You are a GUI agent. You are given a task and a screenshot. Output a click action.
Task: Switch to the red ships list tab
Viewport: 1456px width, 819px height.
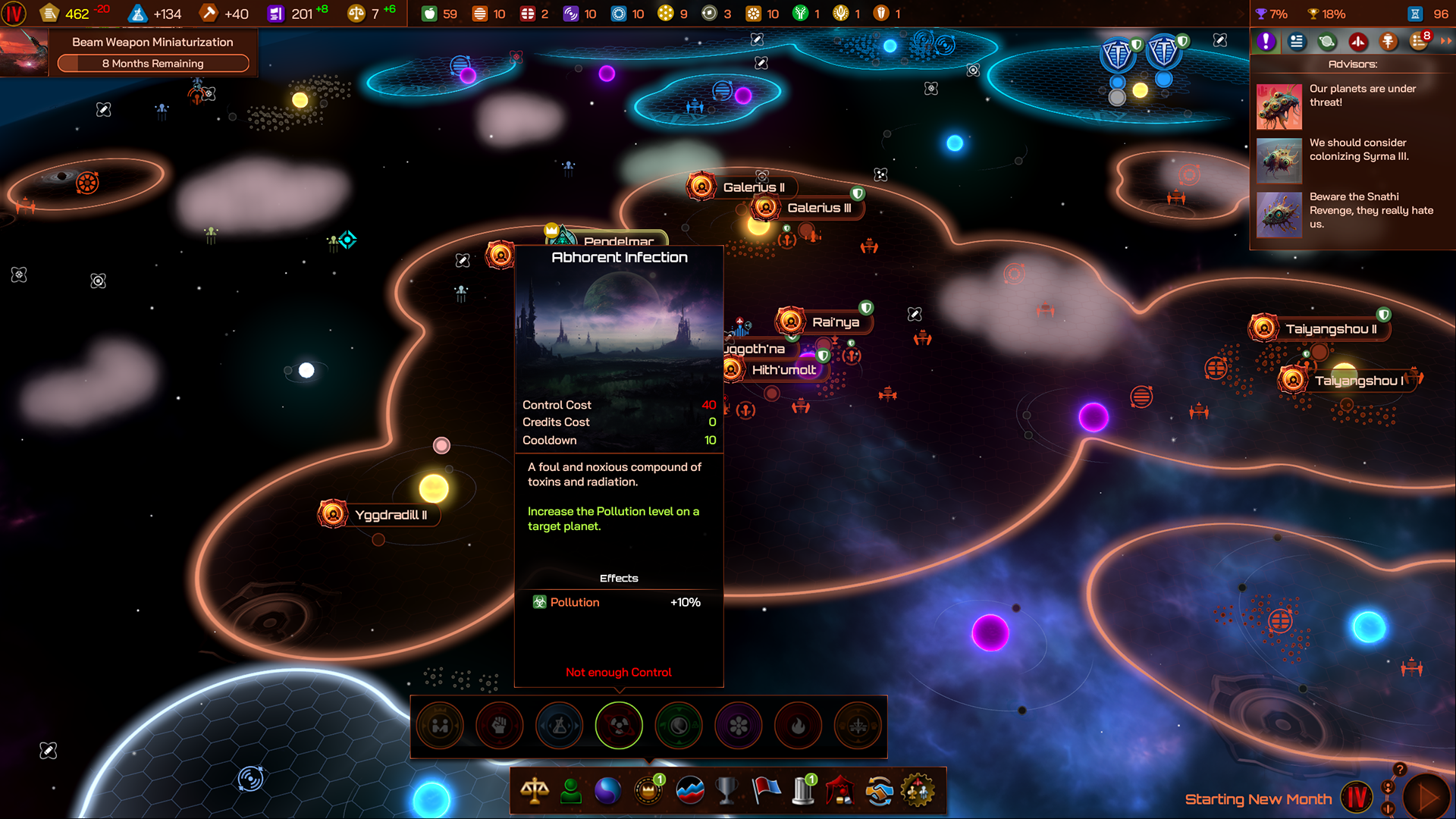point(1357,42)
